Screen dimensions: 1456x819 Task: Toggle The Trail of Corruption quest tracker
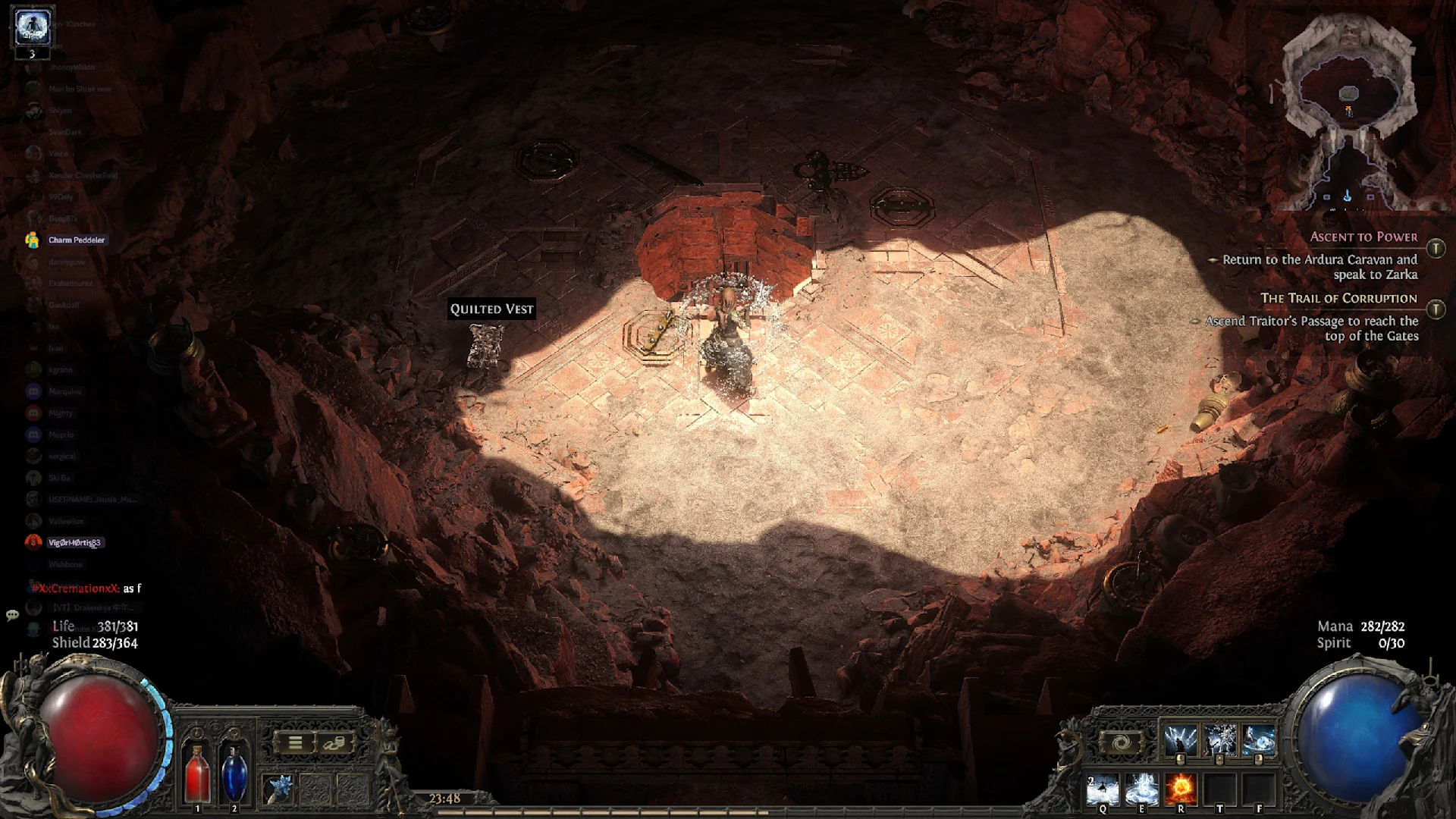[1436, 309]
